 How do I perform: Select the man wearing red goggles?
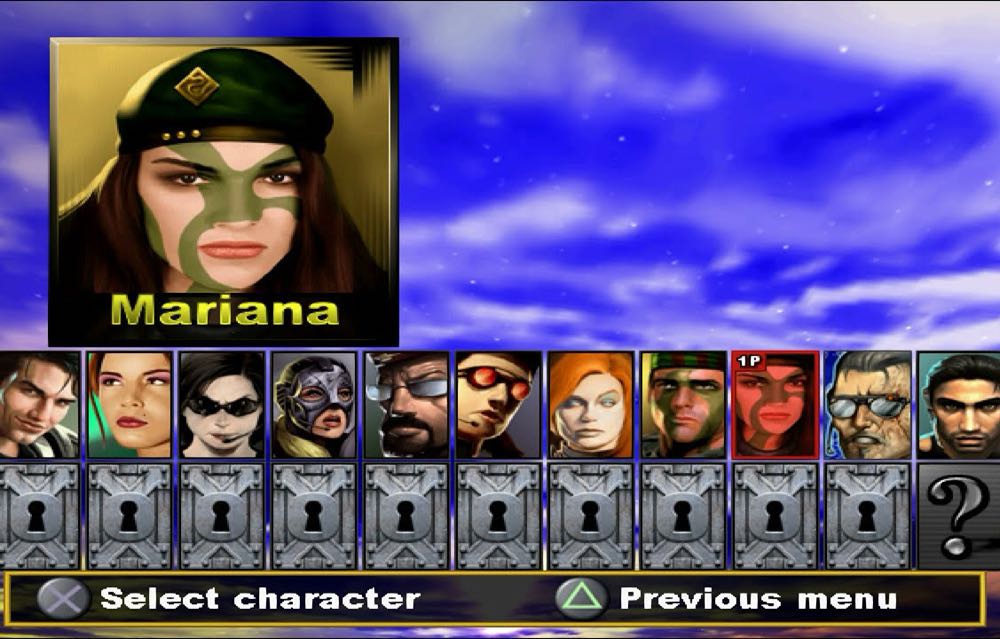coord(498,405)
